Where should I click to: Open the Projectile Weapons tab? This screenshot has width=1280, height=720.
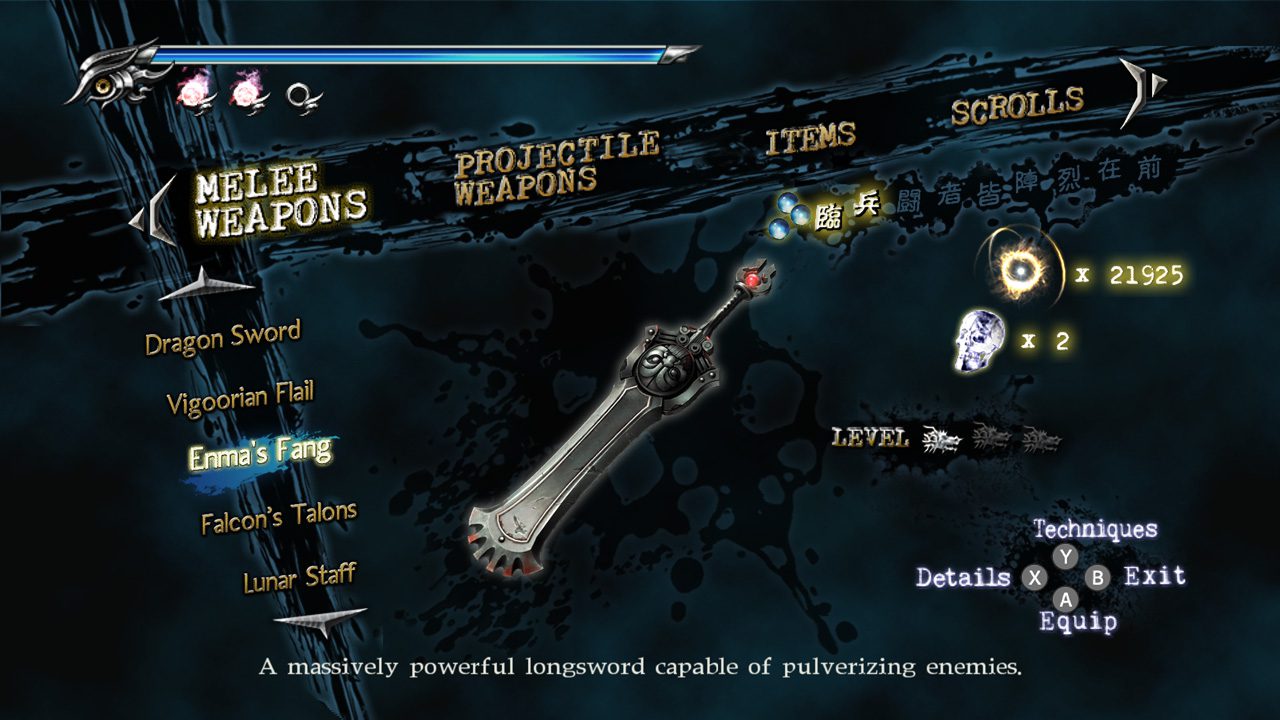pos(556,169)
